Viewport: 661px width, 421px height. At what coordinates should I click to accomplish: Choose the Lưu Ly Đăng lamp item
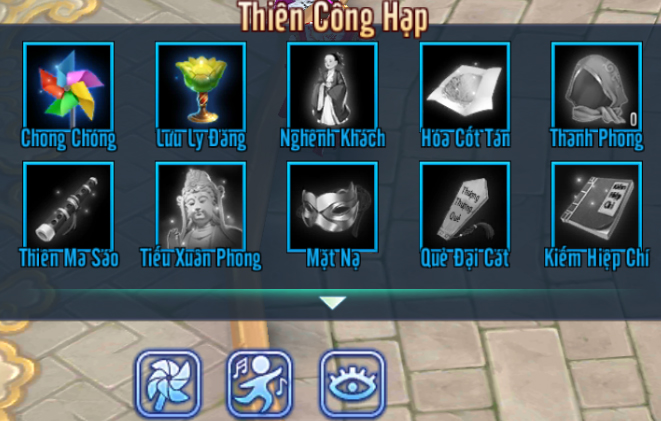(x=200, y=88)
